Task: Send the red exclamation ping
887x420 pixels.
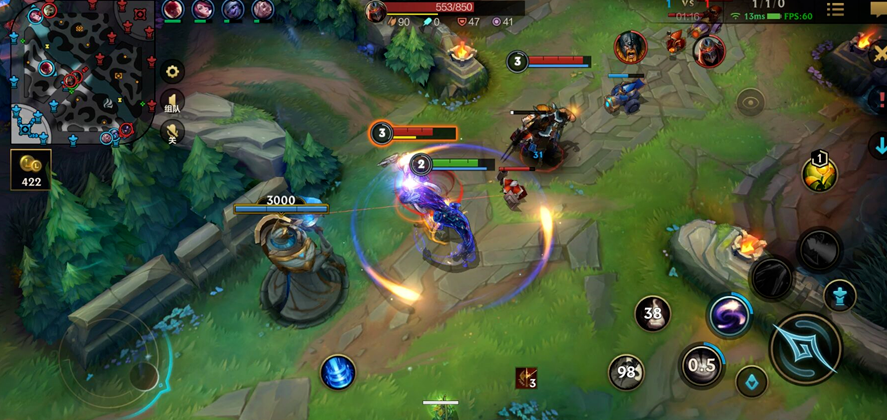Action: [x=881, y=100]
